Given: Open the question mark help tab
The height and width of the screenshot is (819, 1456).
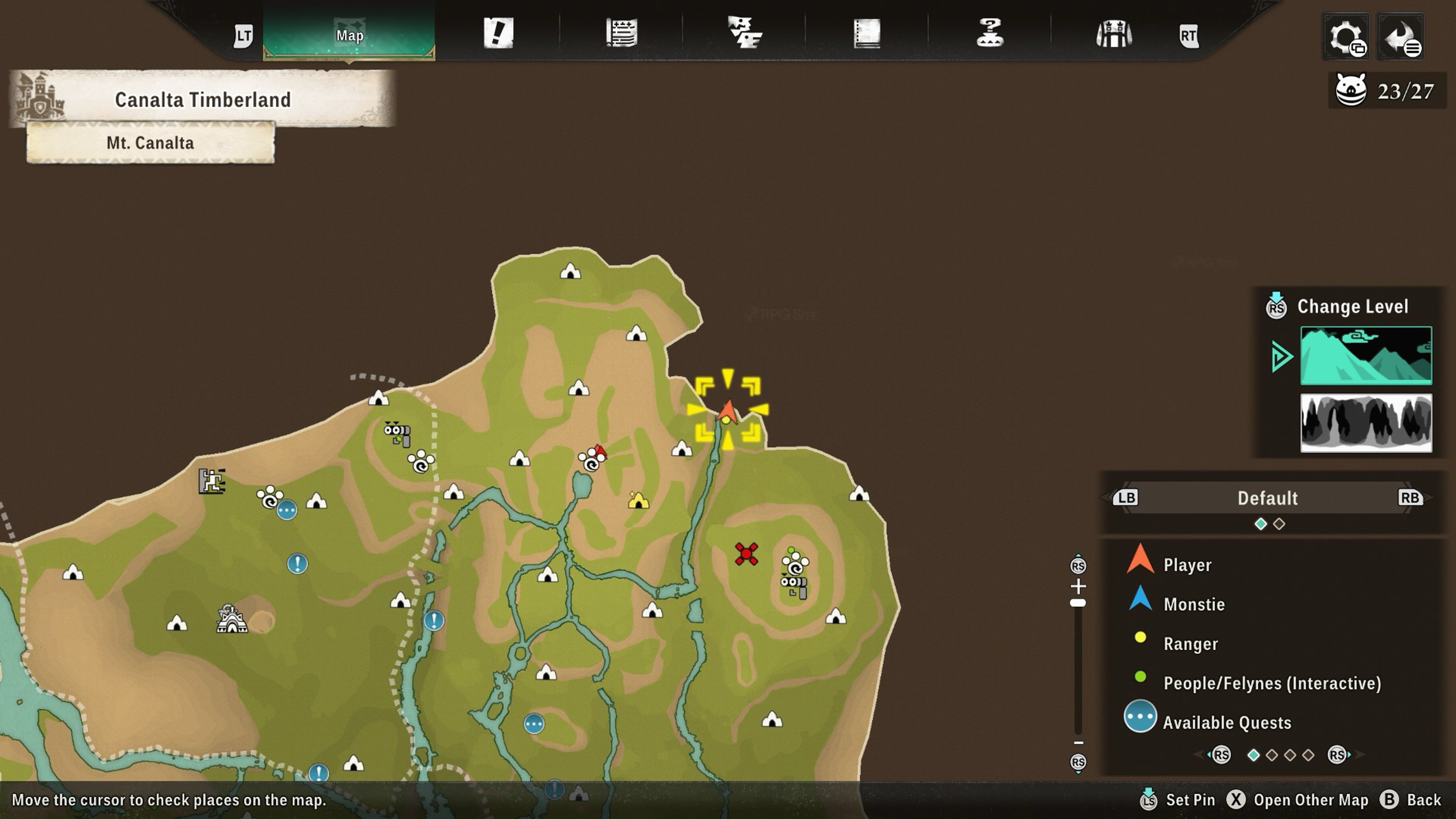Looking at the screenshot, I should 990,33.
